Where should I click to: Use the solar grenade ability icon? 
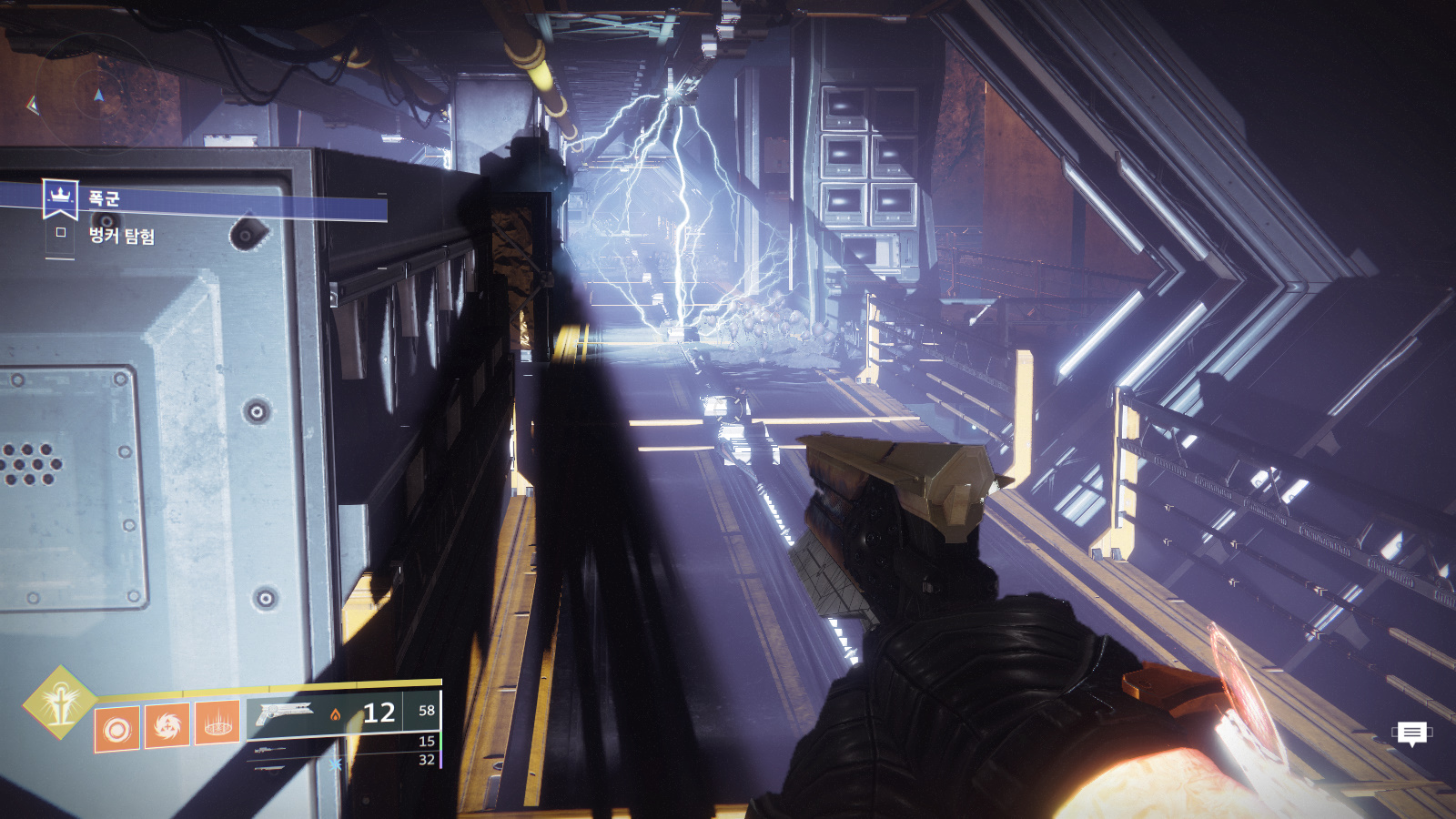click(x=117, y=729)
